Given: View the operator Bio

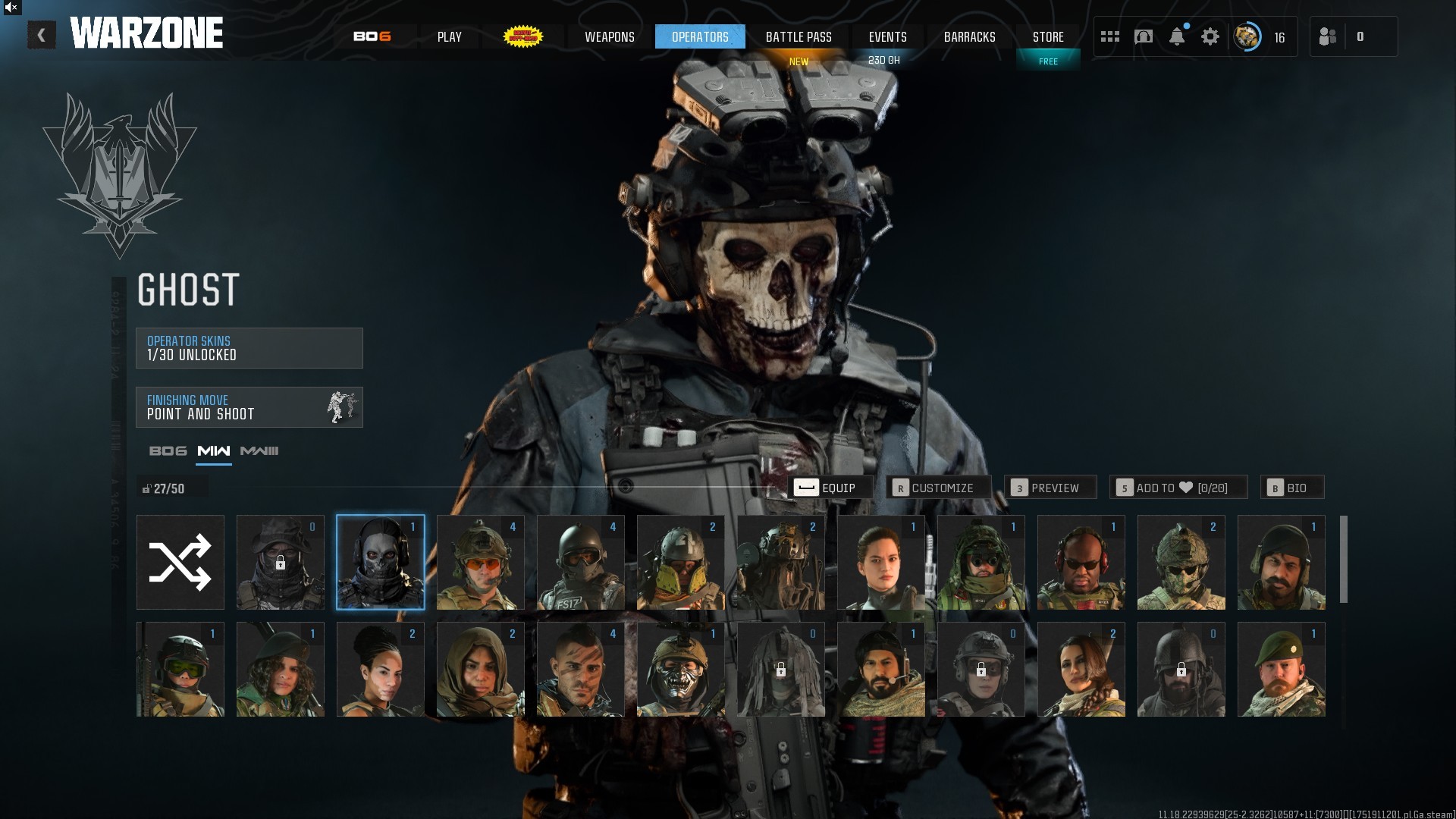Looking at the screenshot, I should (x=1292, y=488).
